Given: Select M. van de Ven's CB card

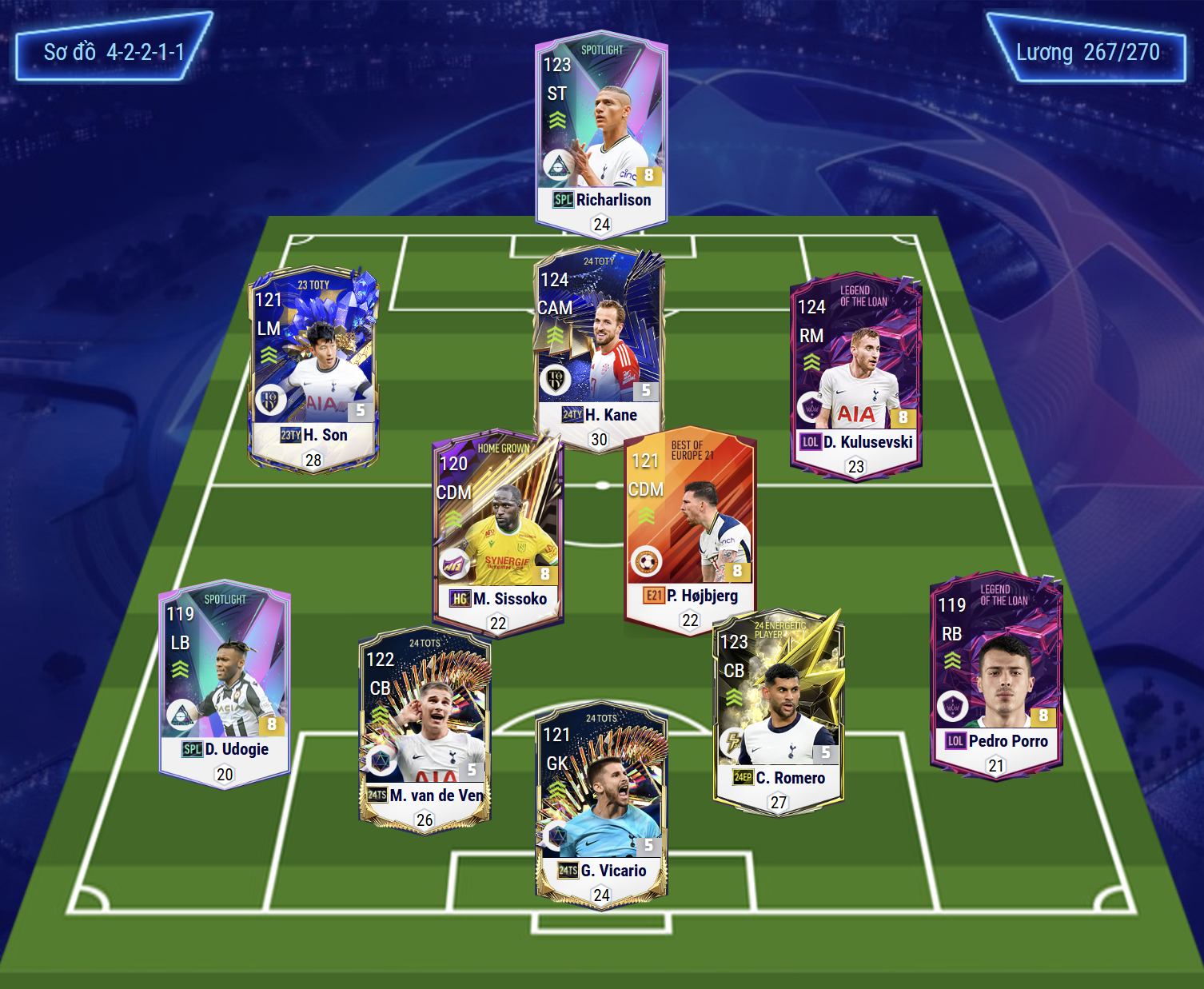Looking at the screenshot, I should pos(425,728).
